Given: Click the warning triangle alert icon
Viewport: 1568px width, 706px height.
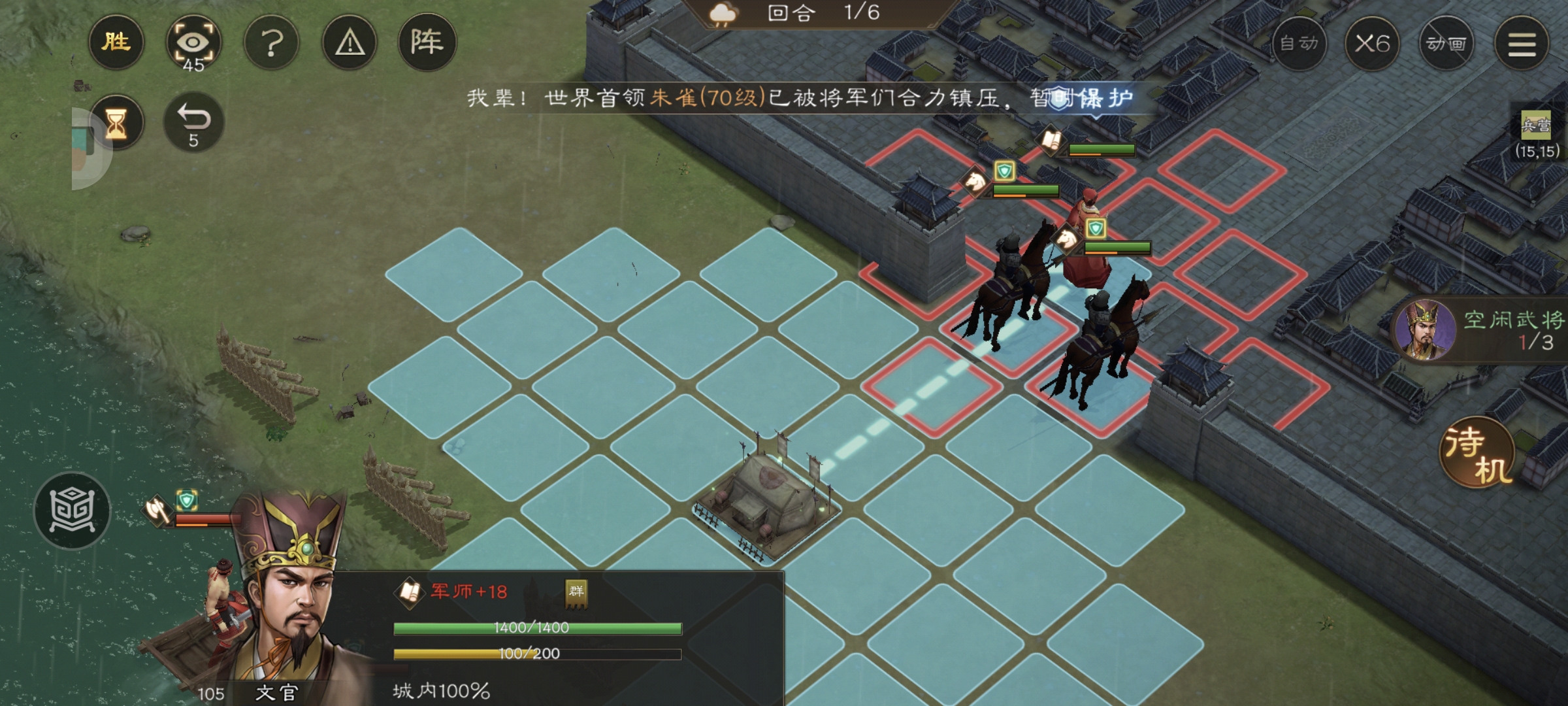Looking at the screenshot, I should [x=349, y=42].
